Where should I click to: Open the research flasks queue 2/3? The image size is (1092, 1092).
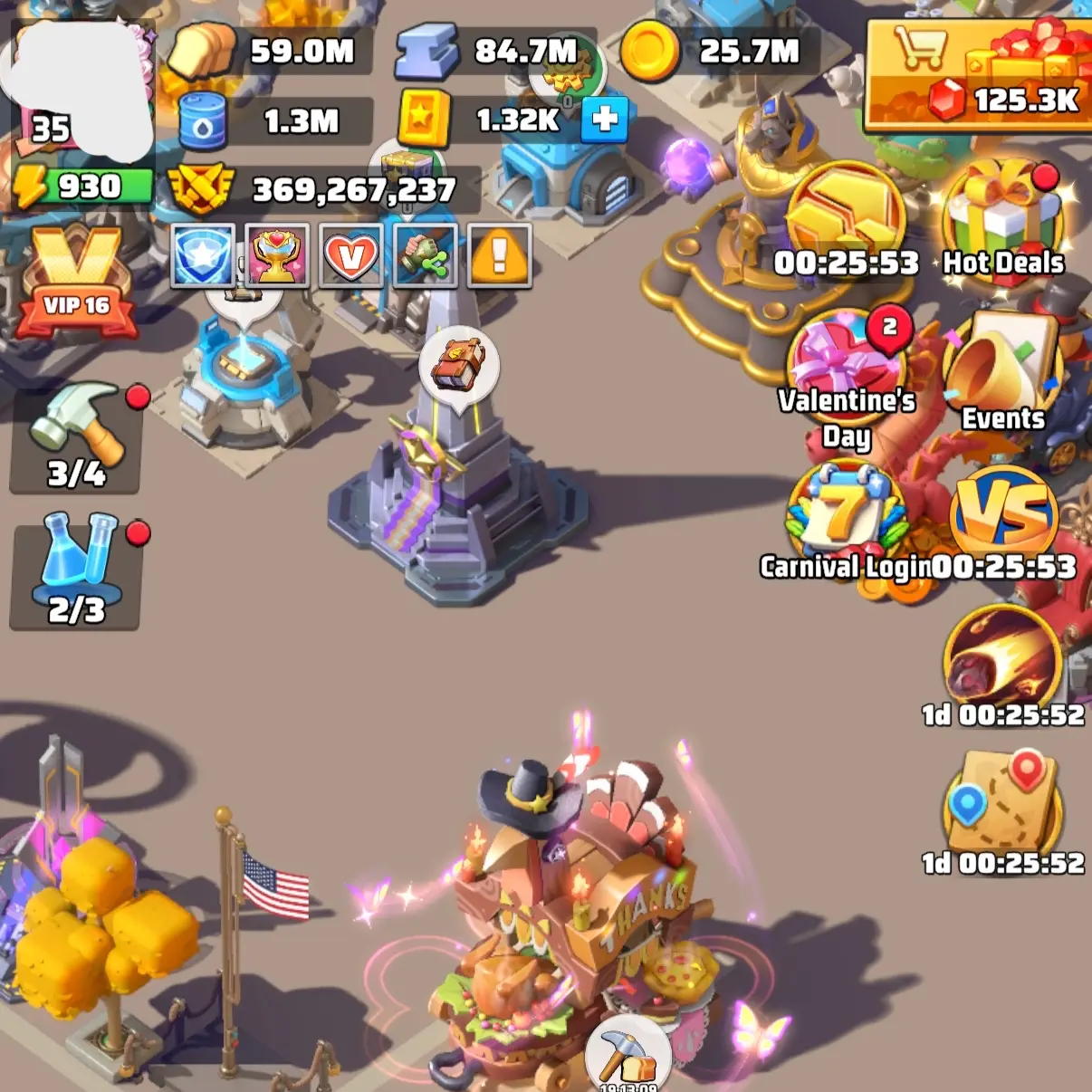point(76,570)
